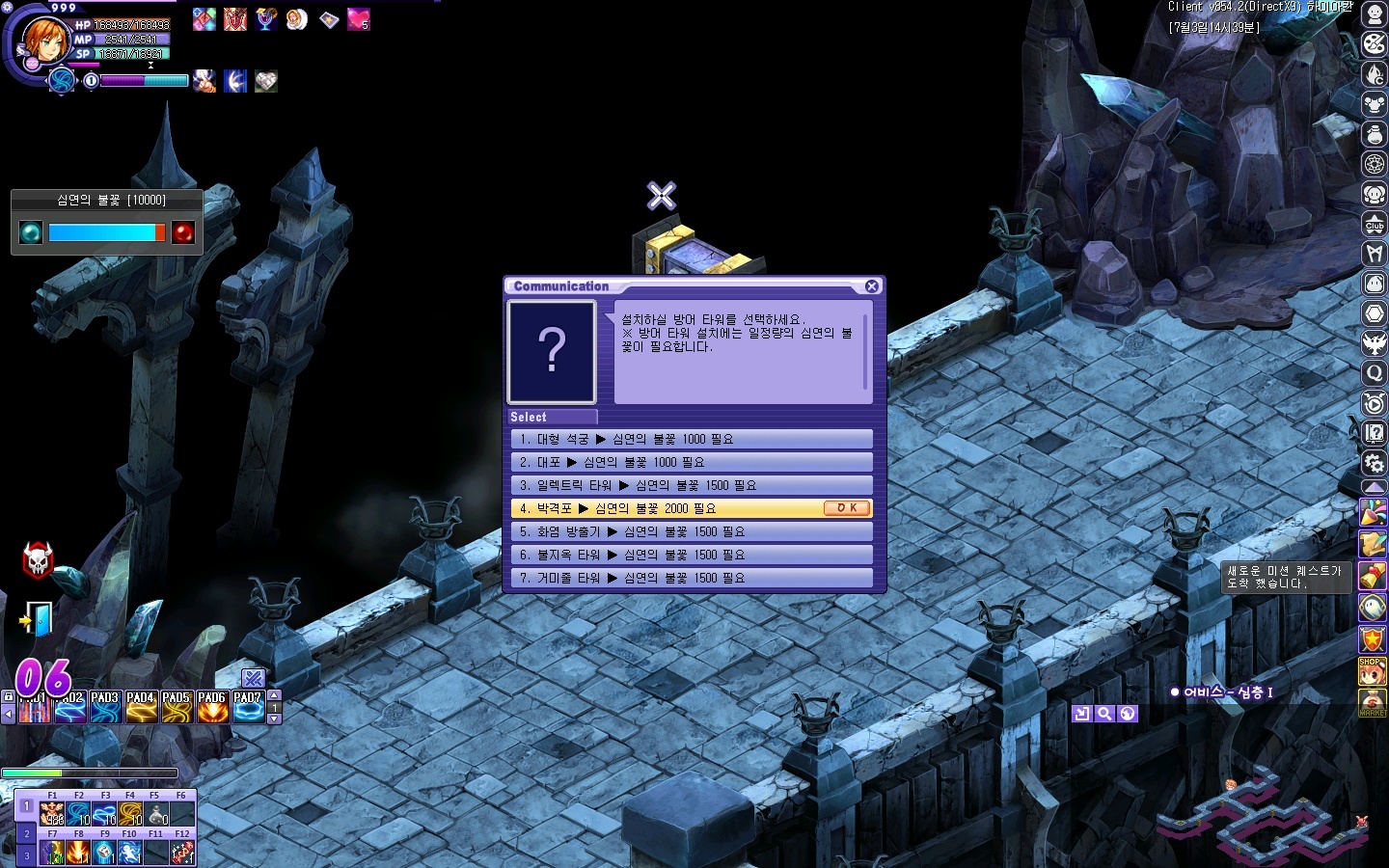Choose option 5 화염 방출기
1389x868 pixels.
point(691,532)
